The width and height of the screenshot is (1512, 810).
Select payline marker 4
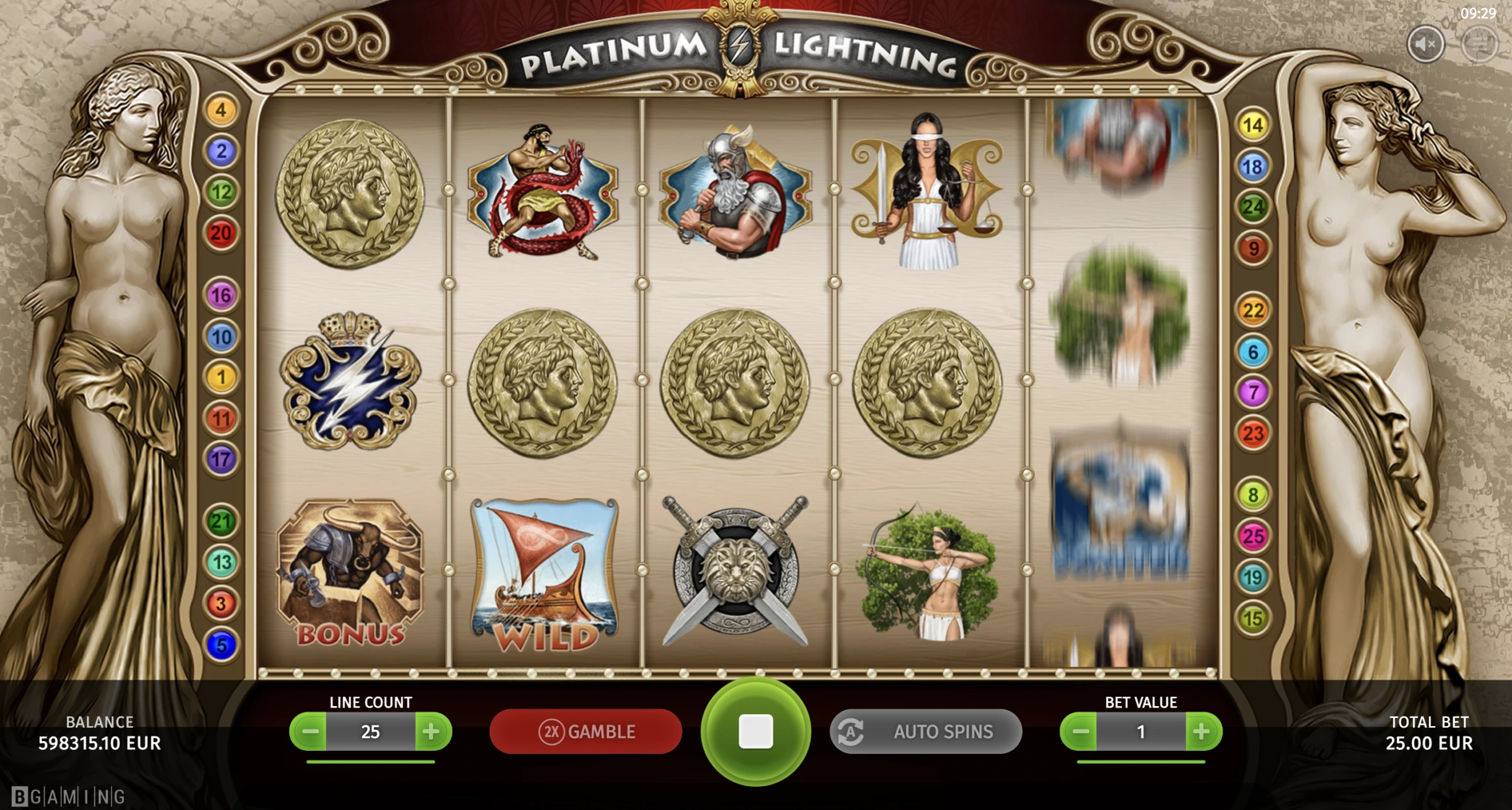[221, 110]
